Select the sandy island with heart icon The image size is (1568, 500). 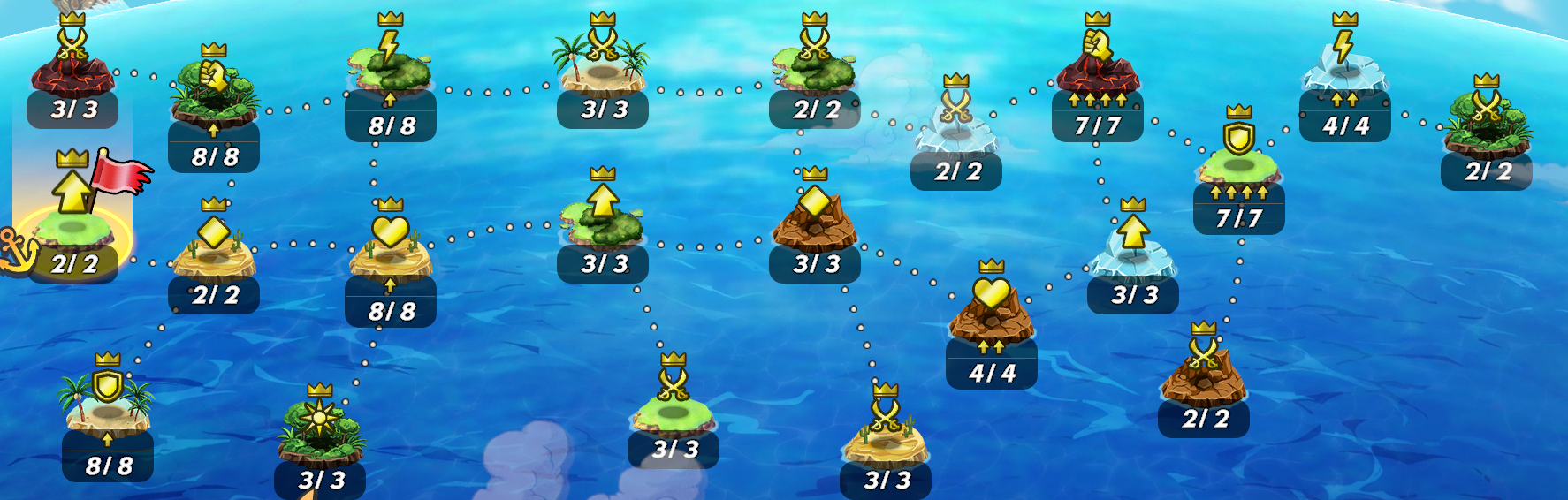(x=390, y=252)
